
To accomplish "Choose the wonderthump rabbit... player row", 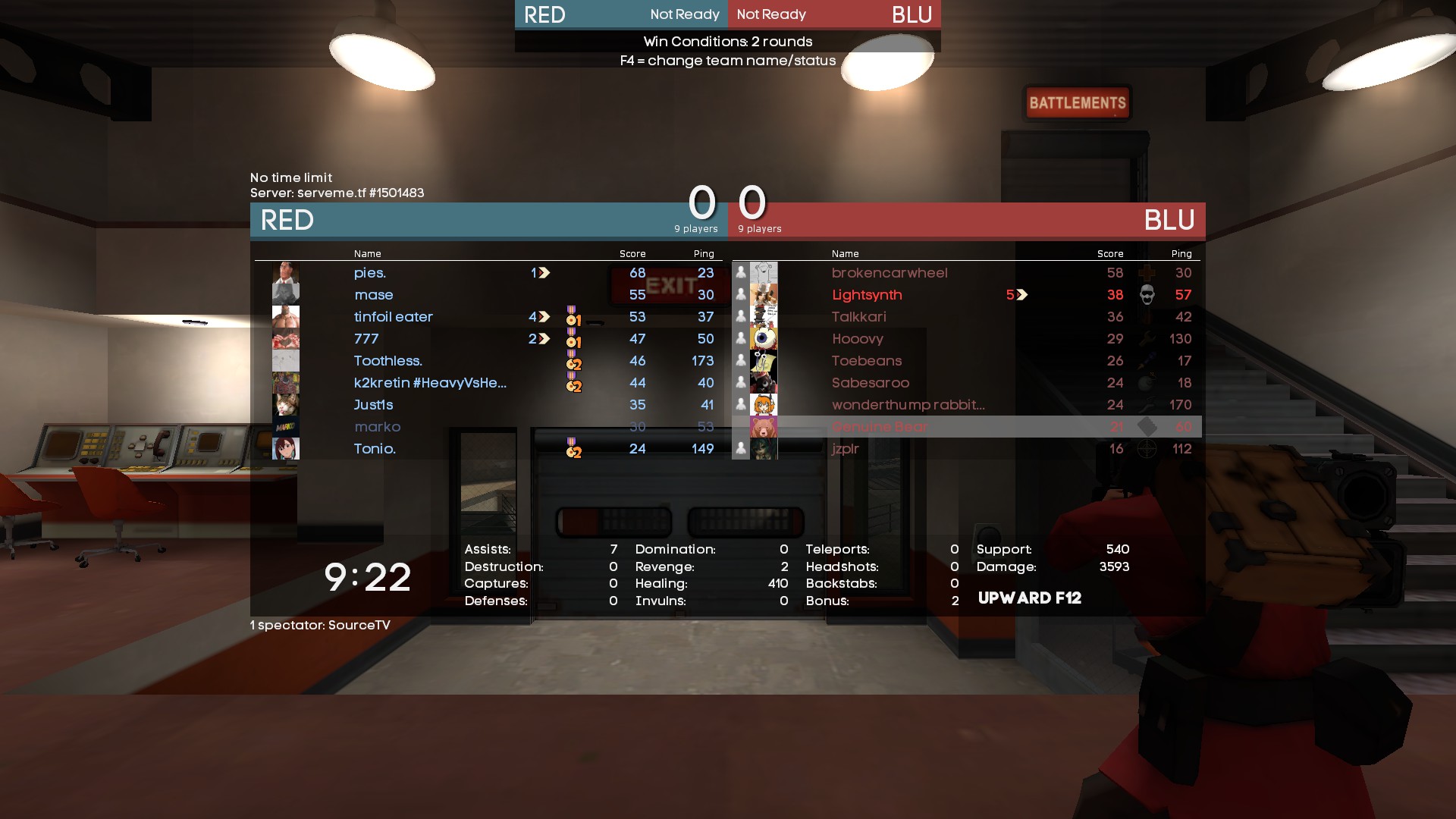I will 908,405.
